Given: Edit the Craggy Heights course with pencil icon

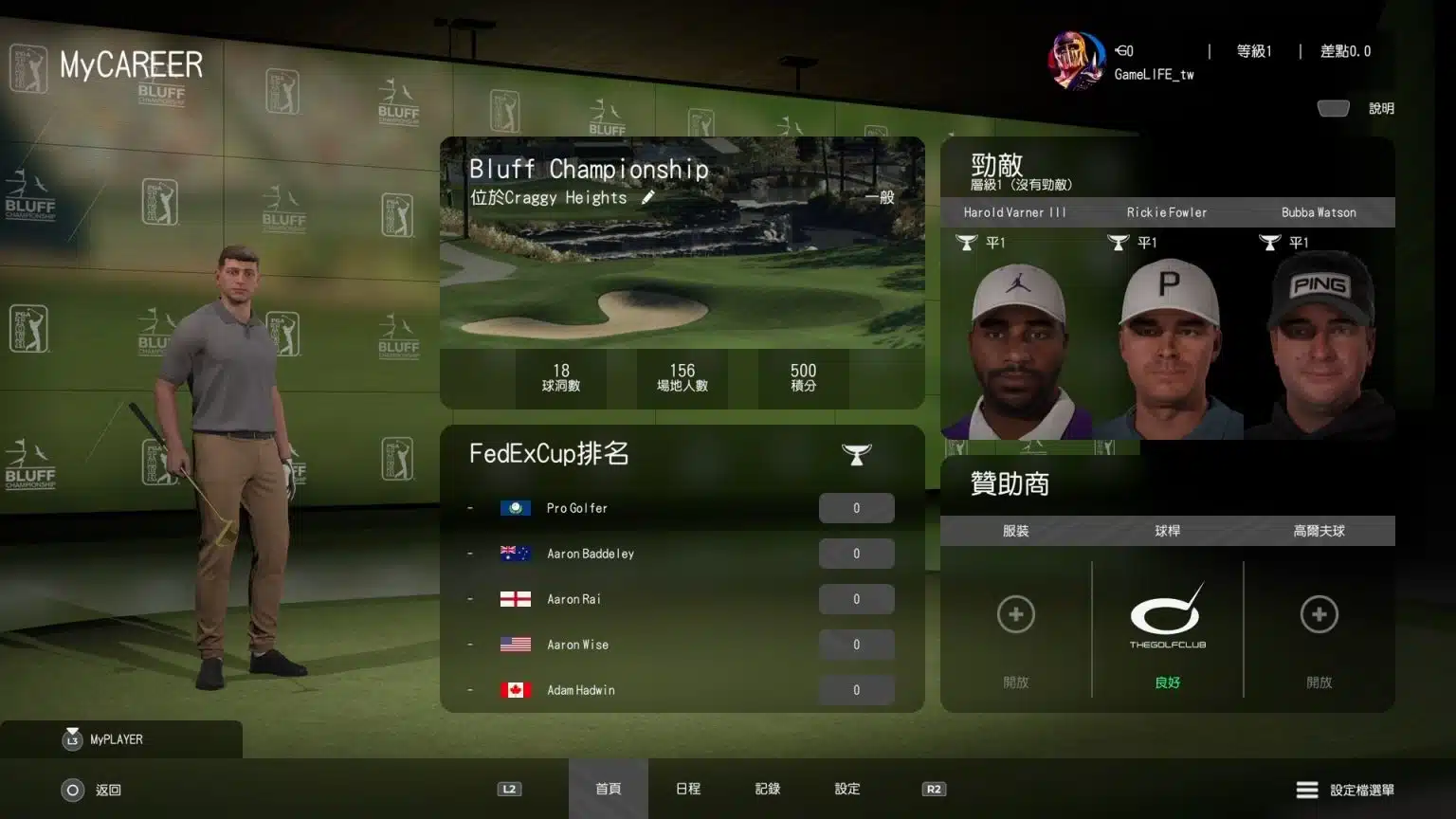Looking at the screenshot, I should (x=648, y=197).
